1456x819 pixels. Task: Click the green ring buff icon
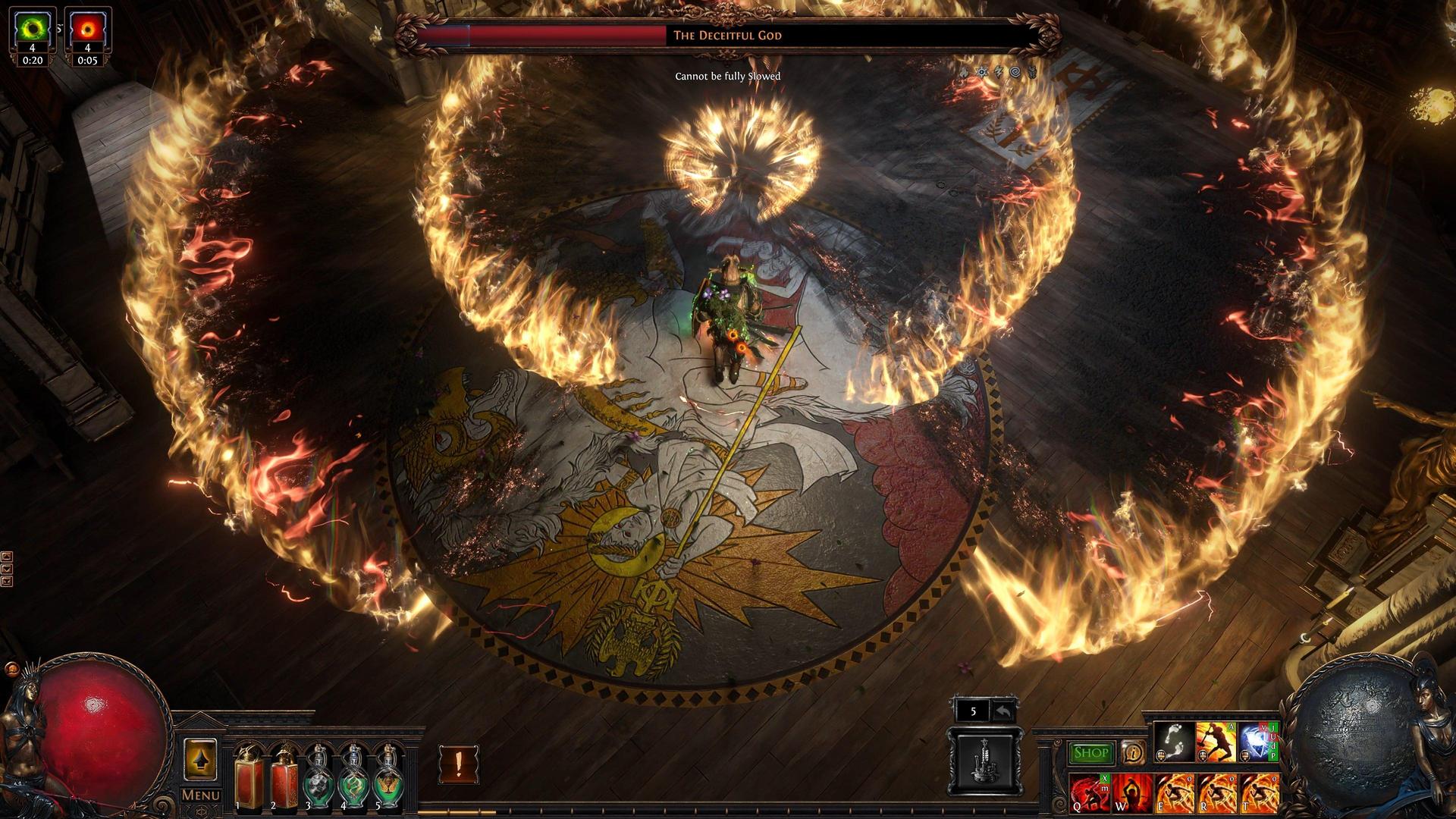[x=33, y=30]
